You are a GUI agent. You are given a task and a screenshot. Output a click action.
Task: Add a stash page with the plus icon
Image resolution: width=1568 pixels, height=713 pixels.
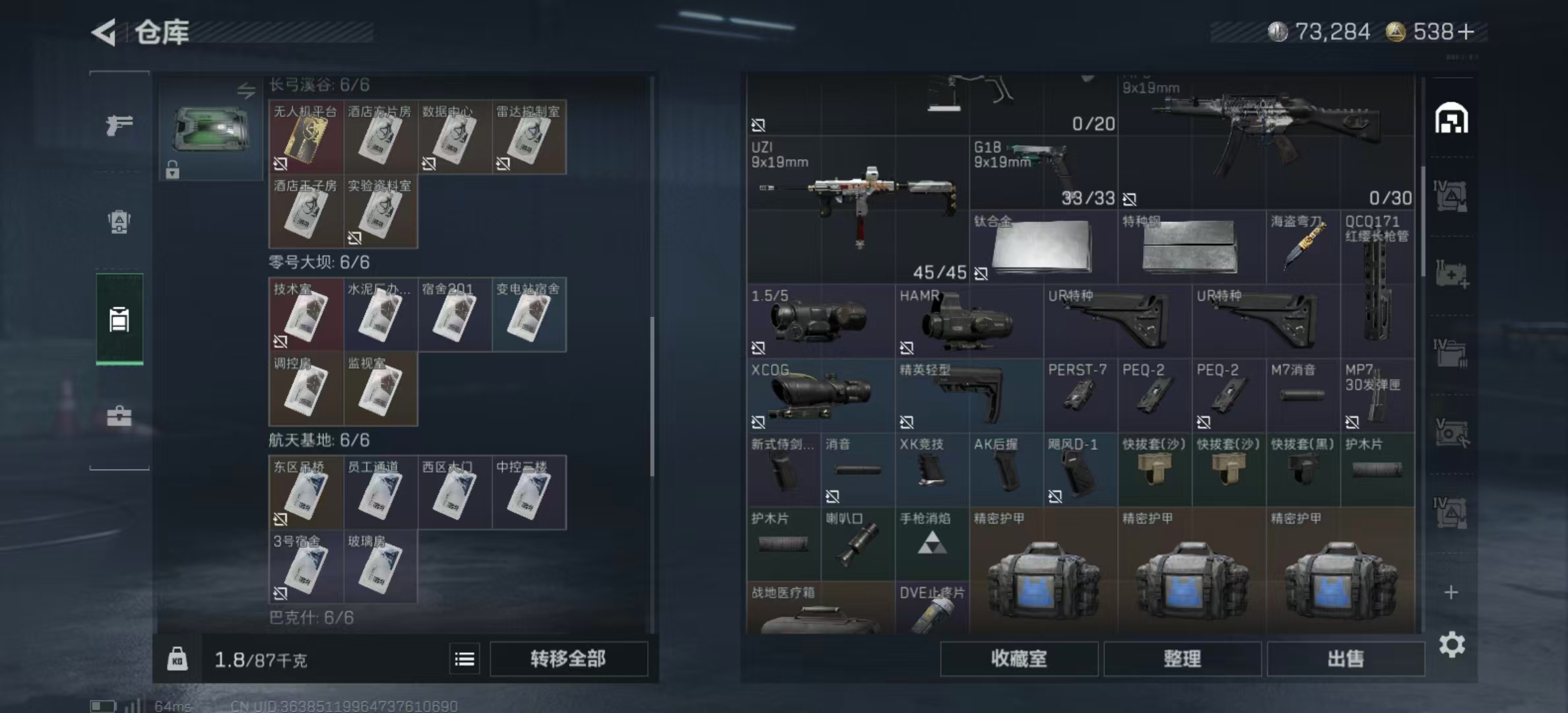coord(1451,592)
